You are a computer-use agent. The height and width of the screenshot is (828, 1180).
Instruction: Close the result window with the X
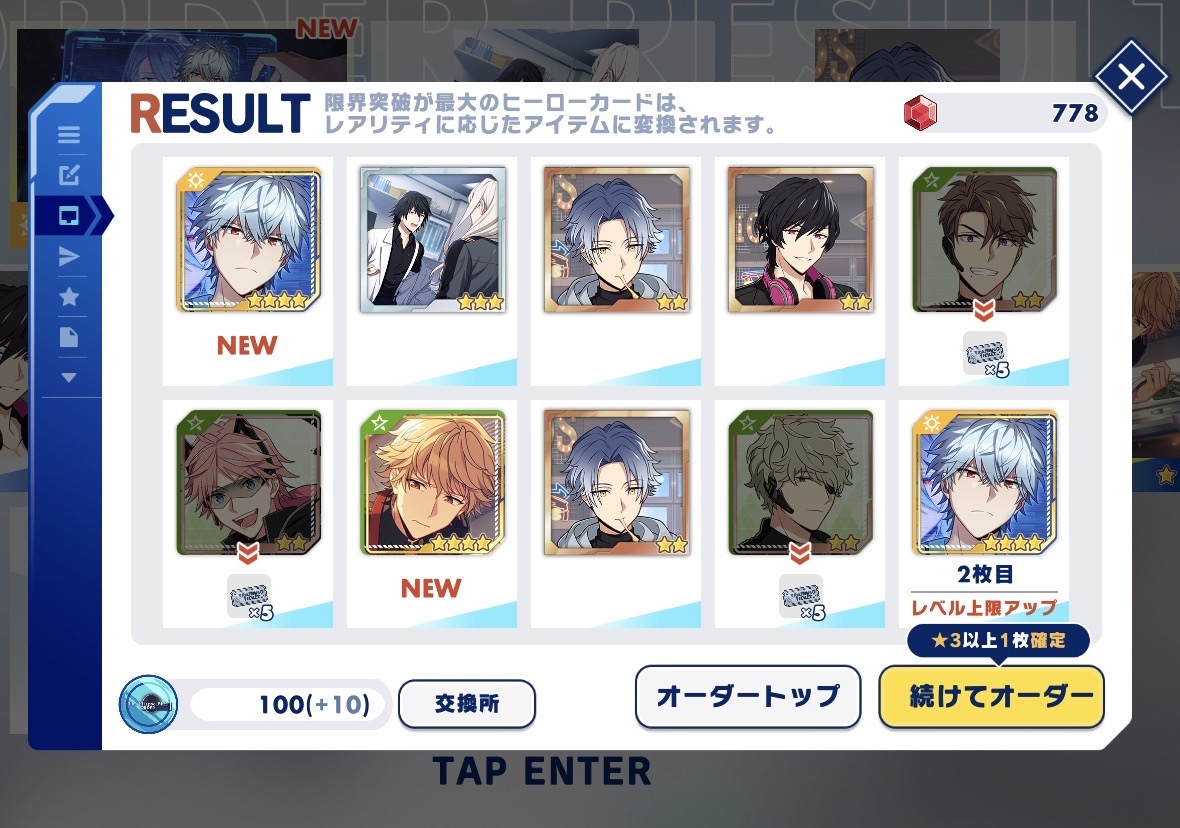1131,77
